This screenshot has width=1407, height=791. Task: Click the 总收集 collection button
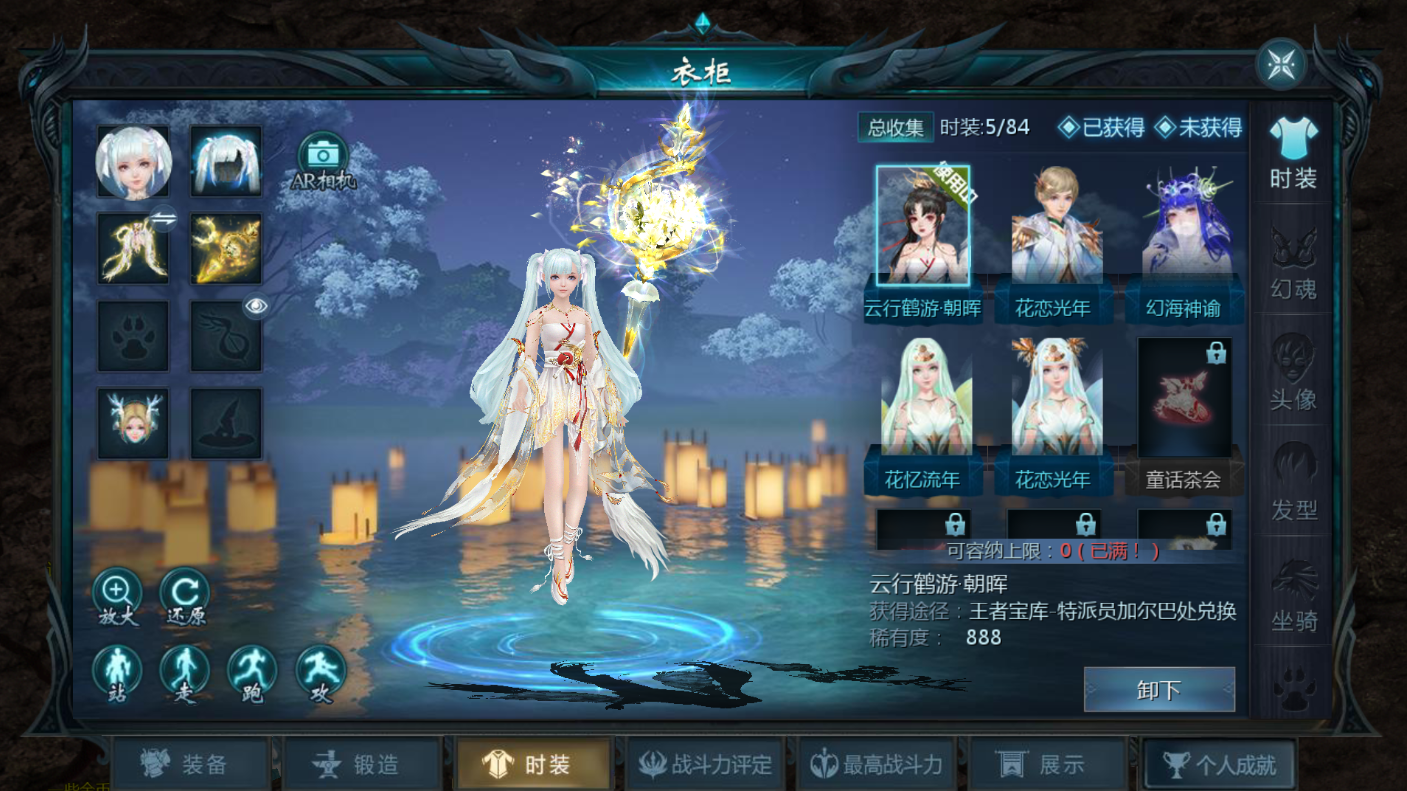tap(895, 128)
